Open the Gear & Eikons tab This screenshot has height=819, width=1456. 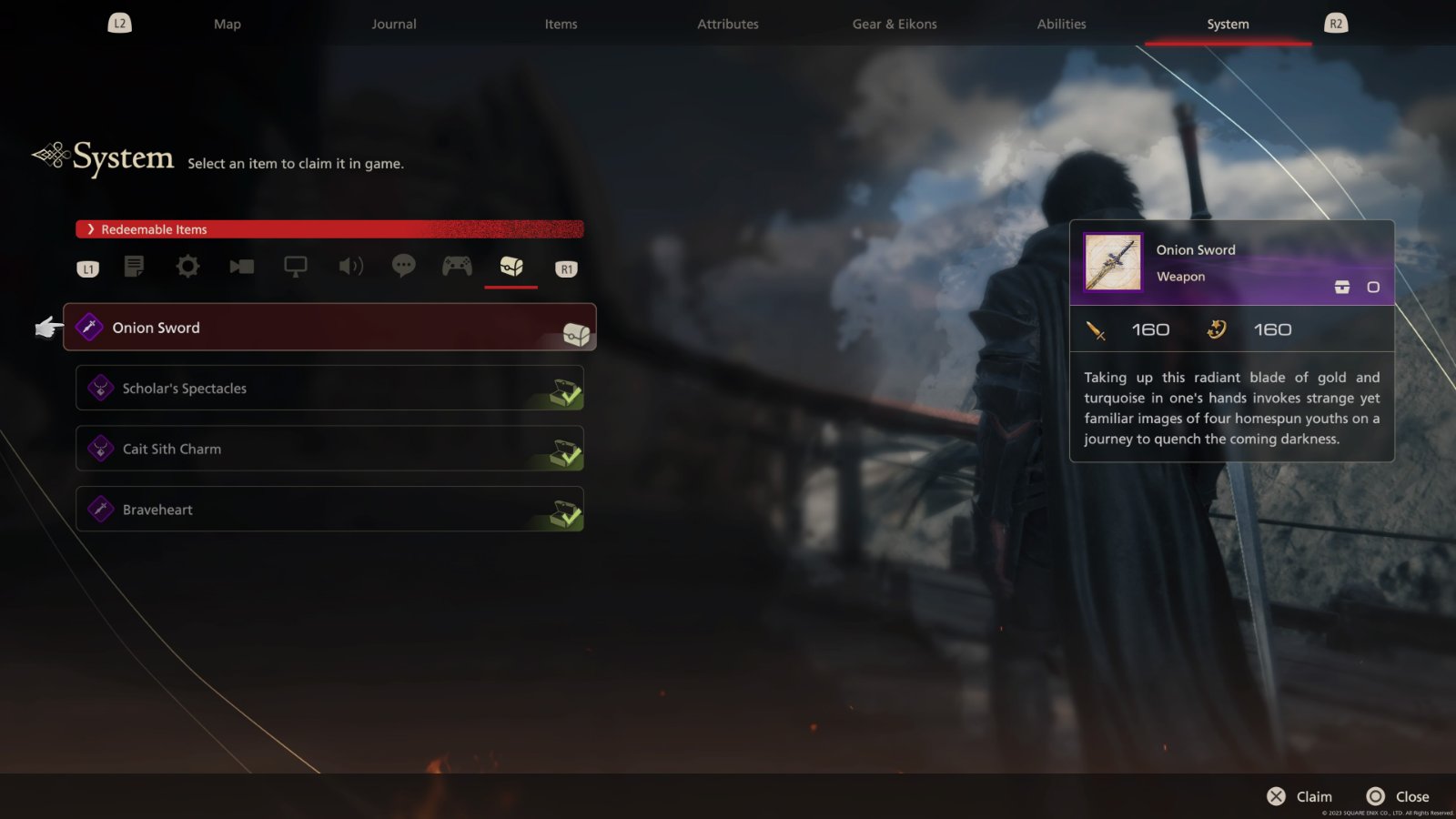(x=895, y=25)
